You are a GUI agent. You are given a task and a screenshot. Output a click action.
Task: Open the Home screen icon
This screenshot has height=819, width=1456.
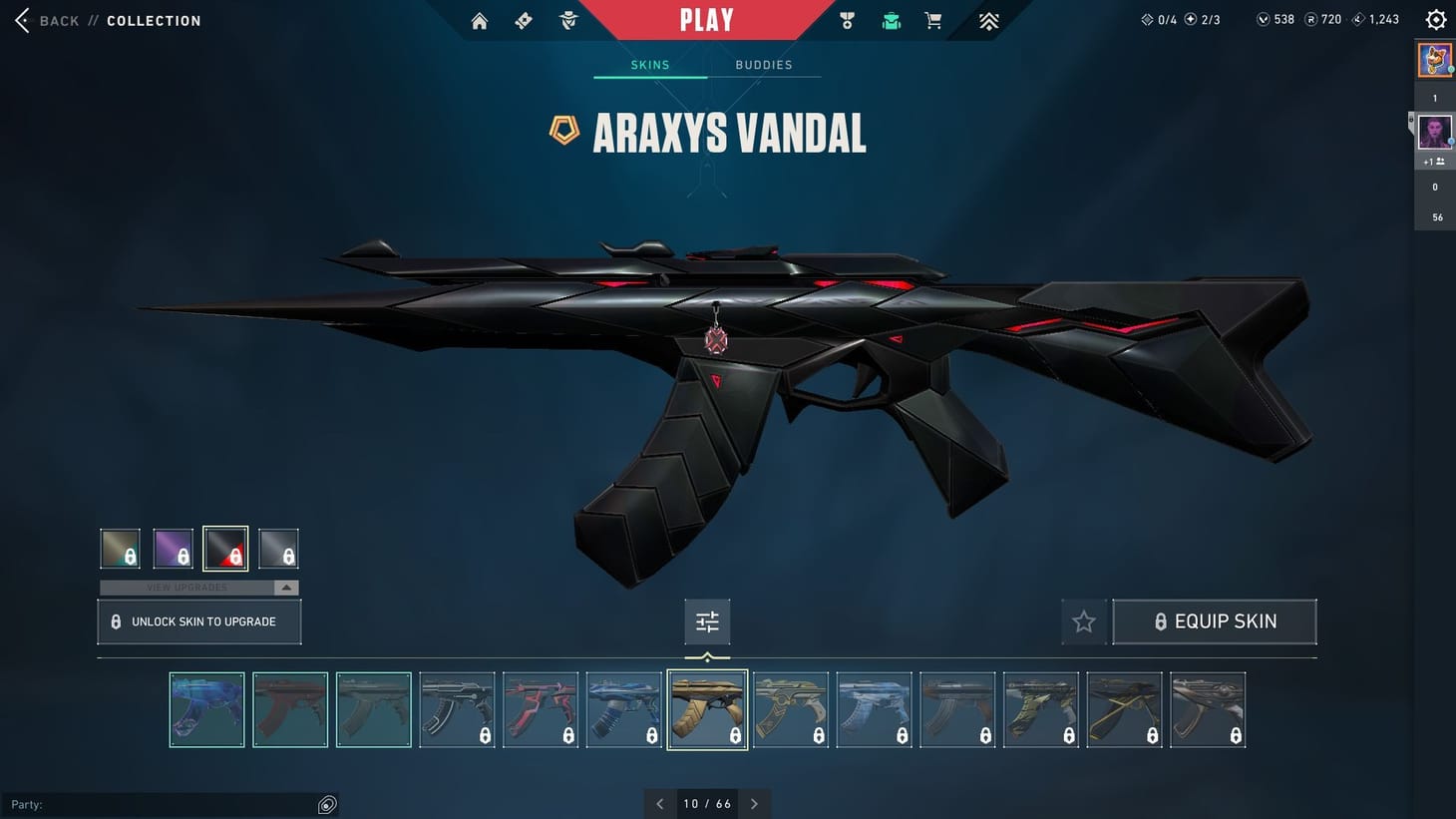point(479,20)
